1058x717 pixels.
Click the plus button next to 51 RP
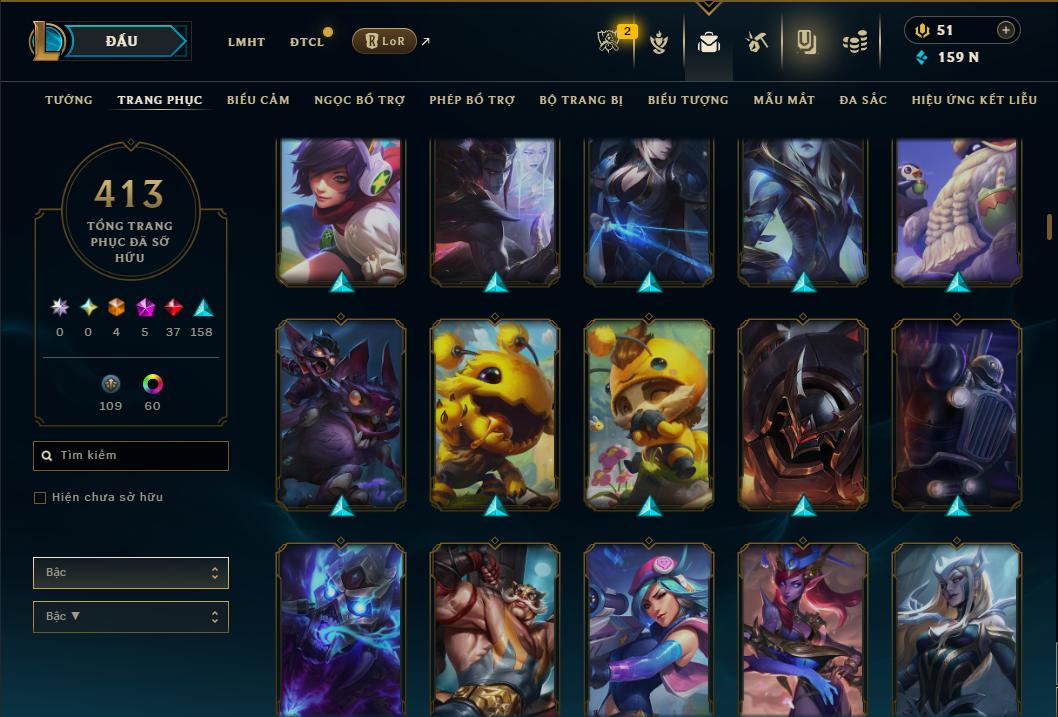pyautogui.click(x=1005, y=31)
